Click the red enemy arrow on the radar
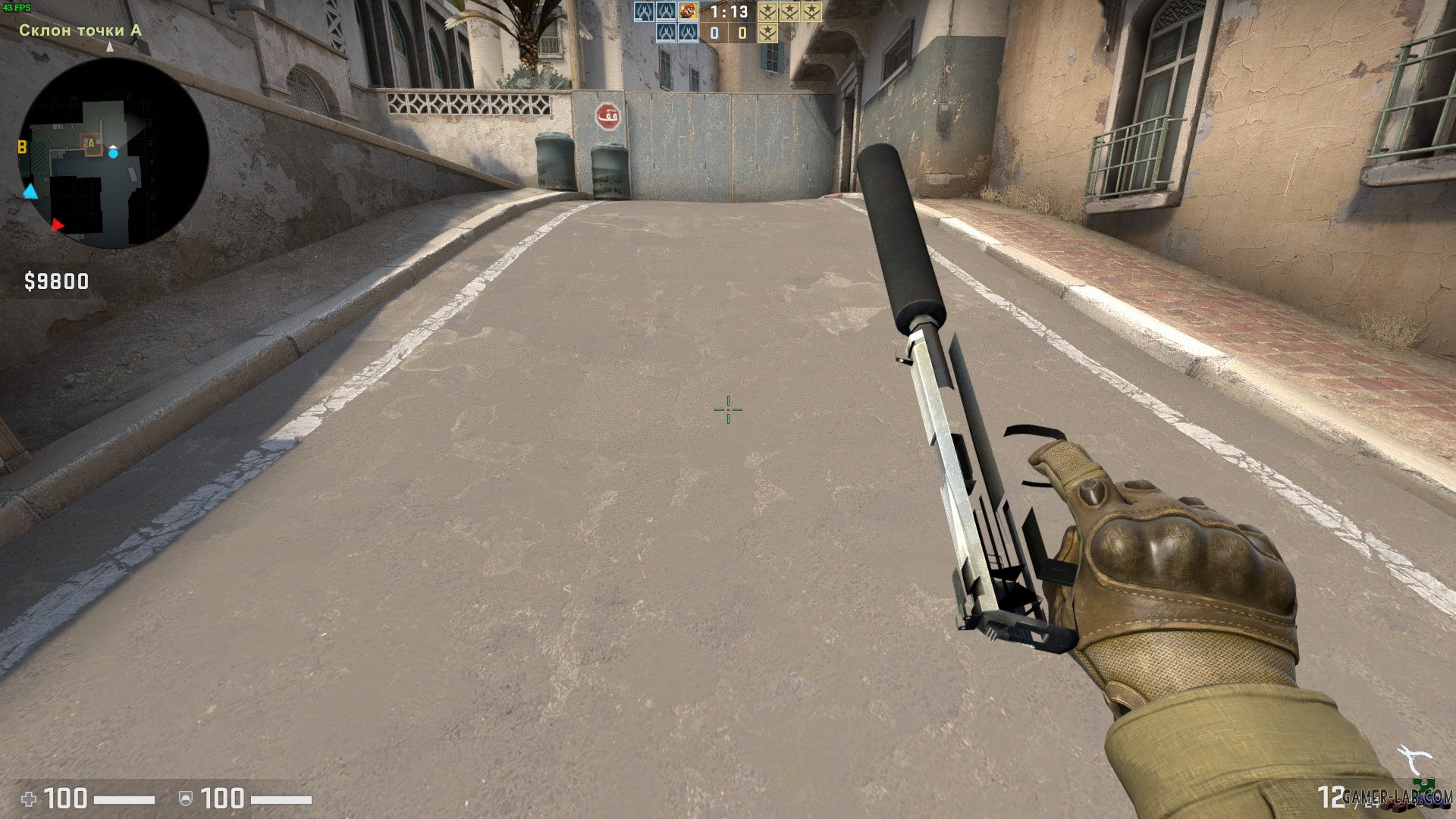The image size is (1456, 819). 58,224
